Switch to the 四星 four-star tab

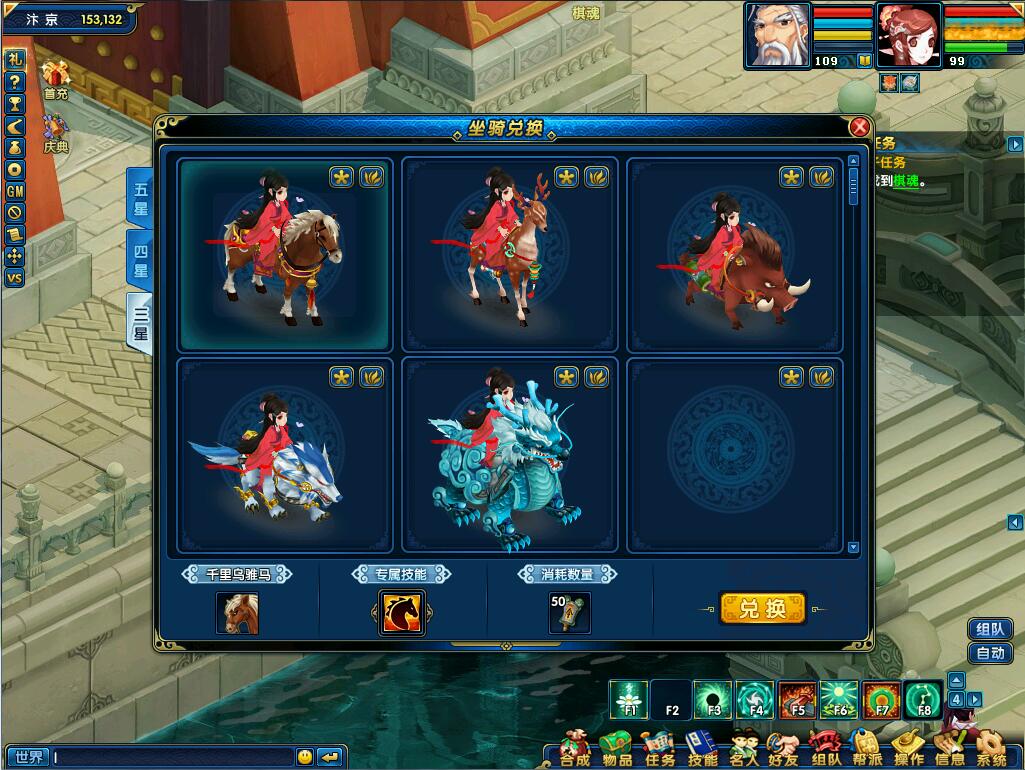[140, 258]
